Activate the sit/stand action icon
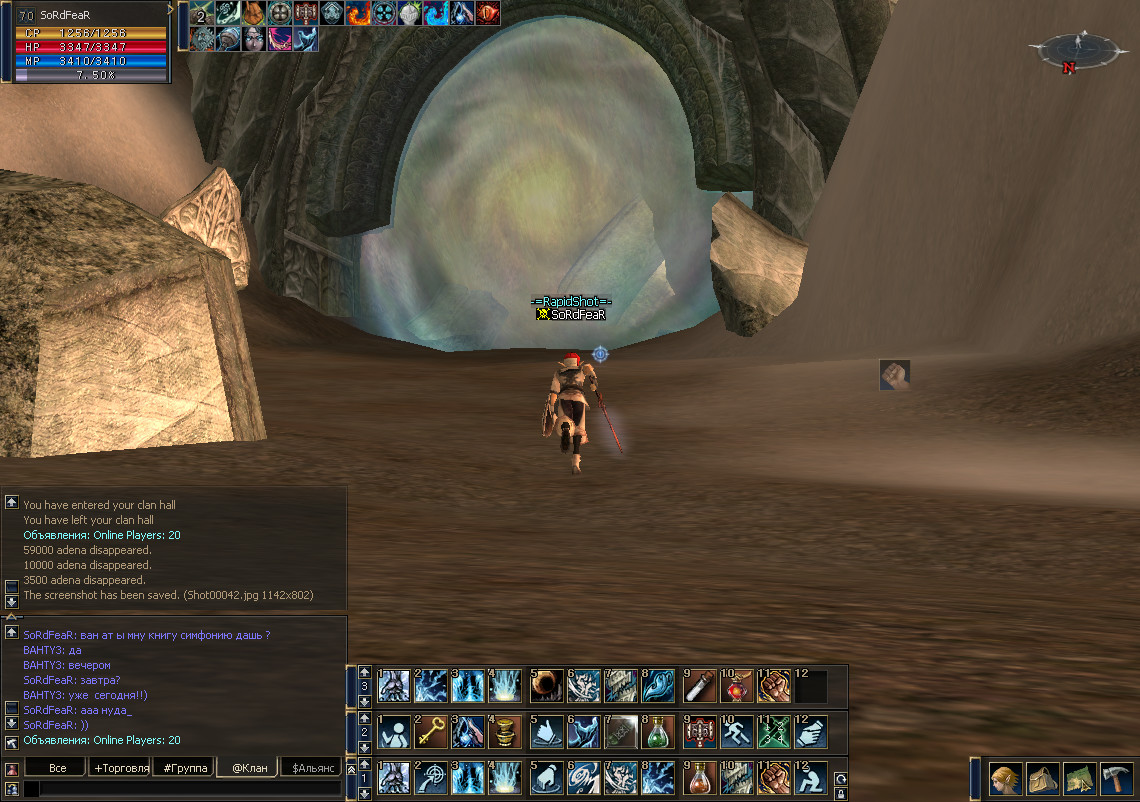1140x802 pixels. point(810,778)
